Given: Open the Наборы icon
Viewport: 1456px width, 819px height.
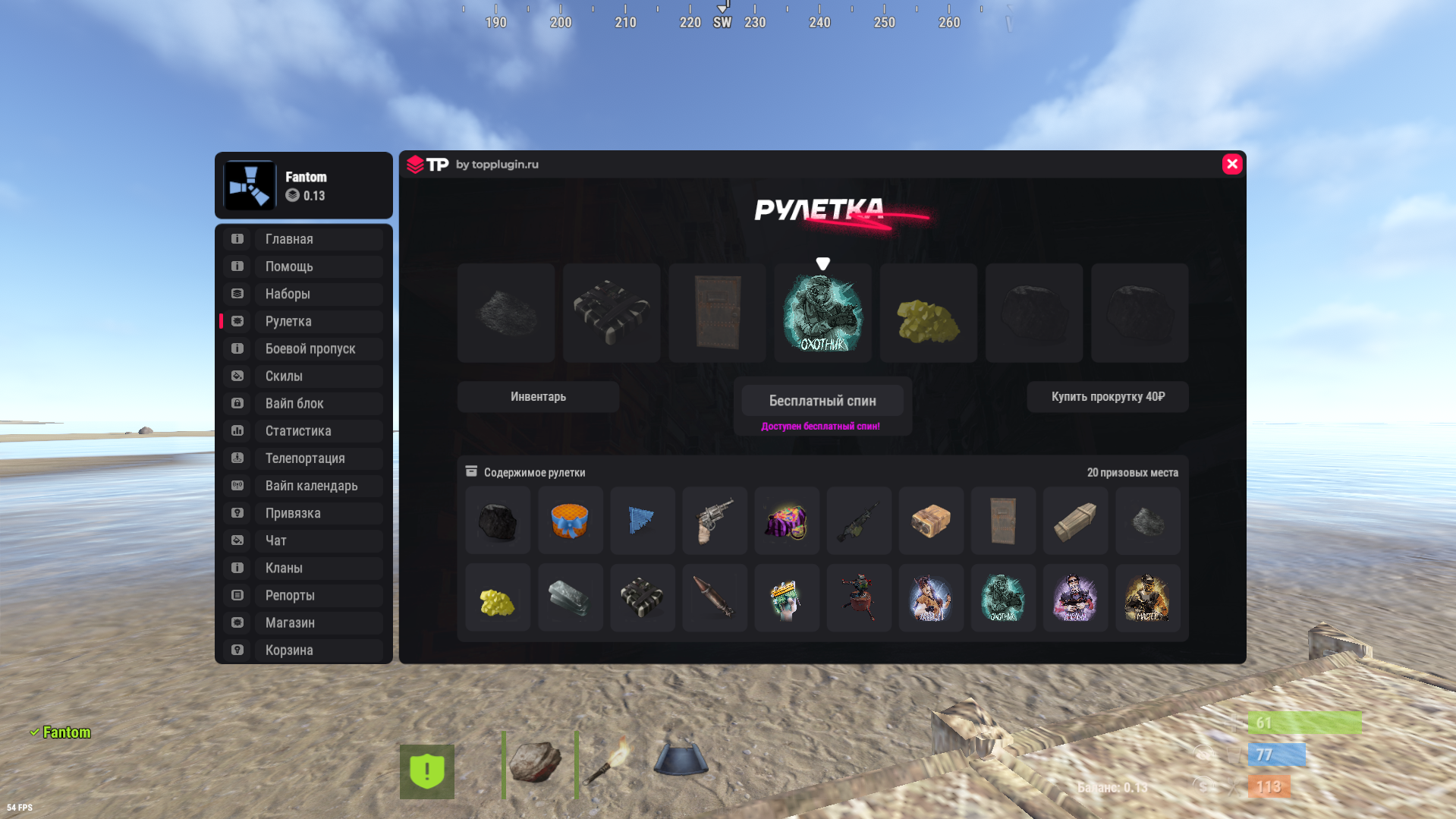Looking at the screenshot, I should click(x=236, y=294).
